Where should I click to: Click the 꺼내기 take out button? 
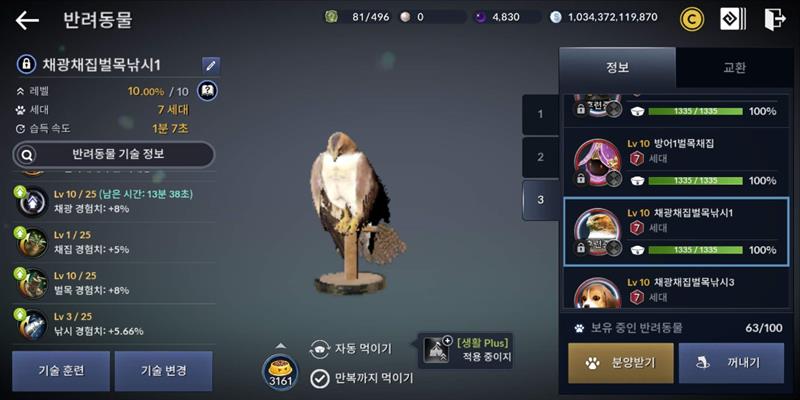click(731, 363)
